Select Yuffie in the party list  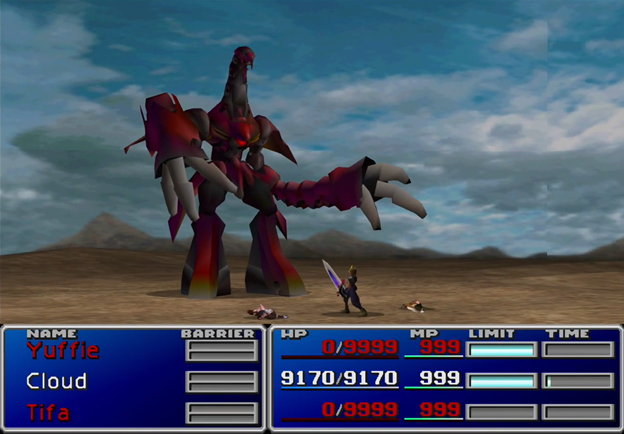63,350
